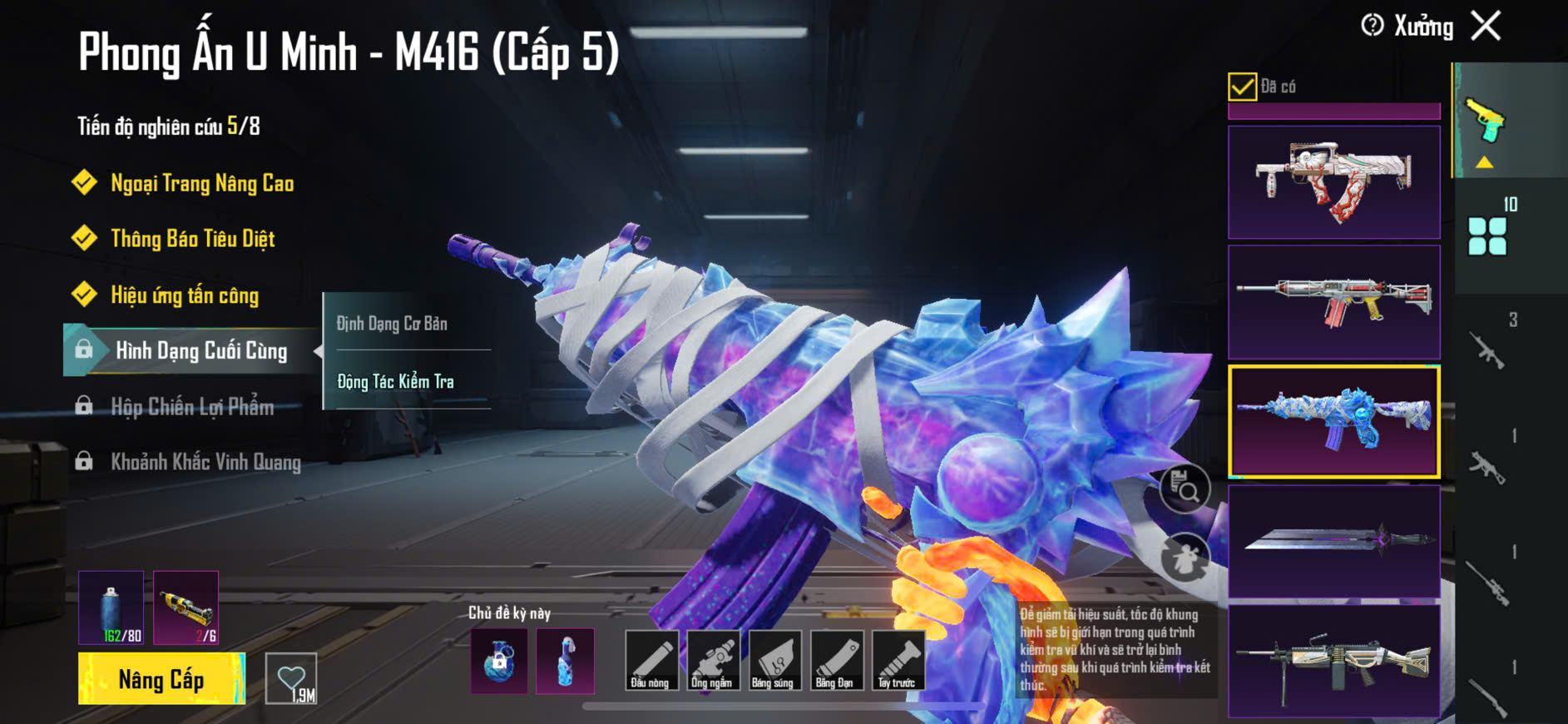Select Ngoại Trang Nâng Cao research stage

(201, 183)
